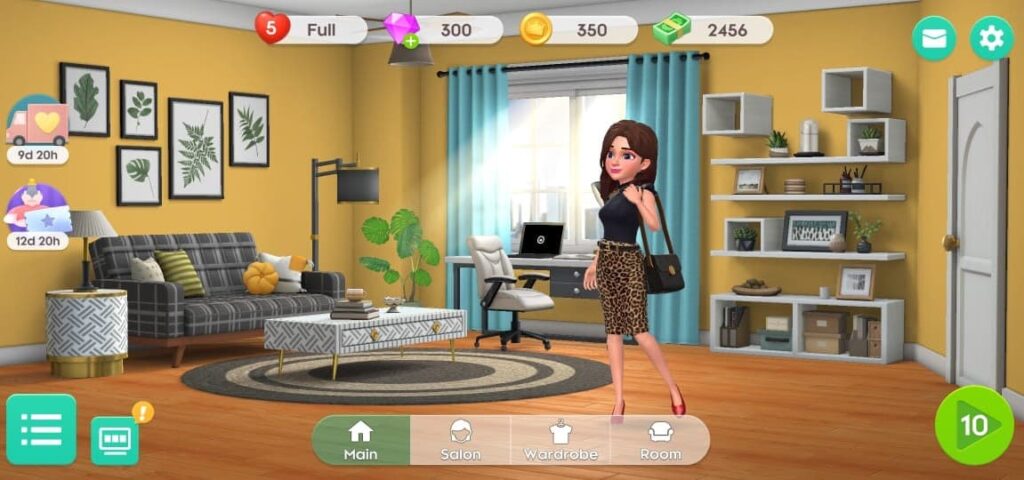Buy more pink gems with the plus
The width and height of the screenshot is (1024, 480).
tap(410, 41)
